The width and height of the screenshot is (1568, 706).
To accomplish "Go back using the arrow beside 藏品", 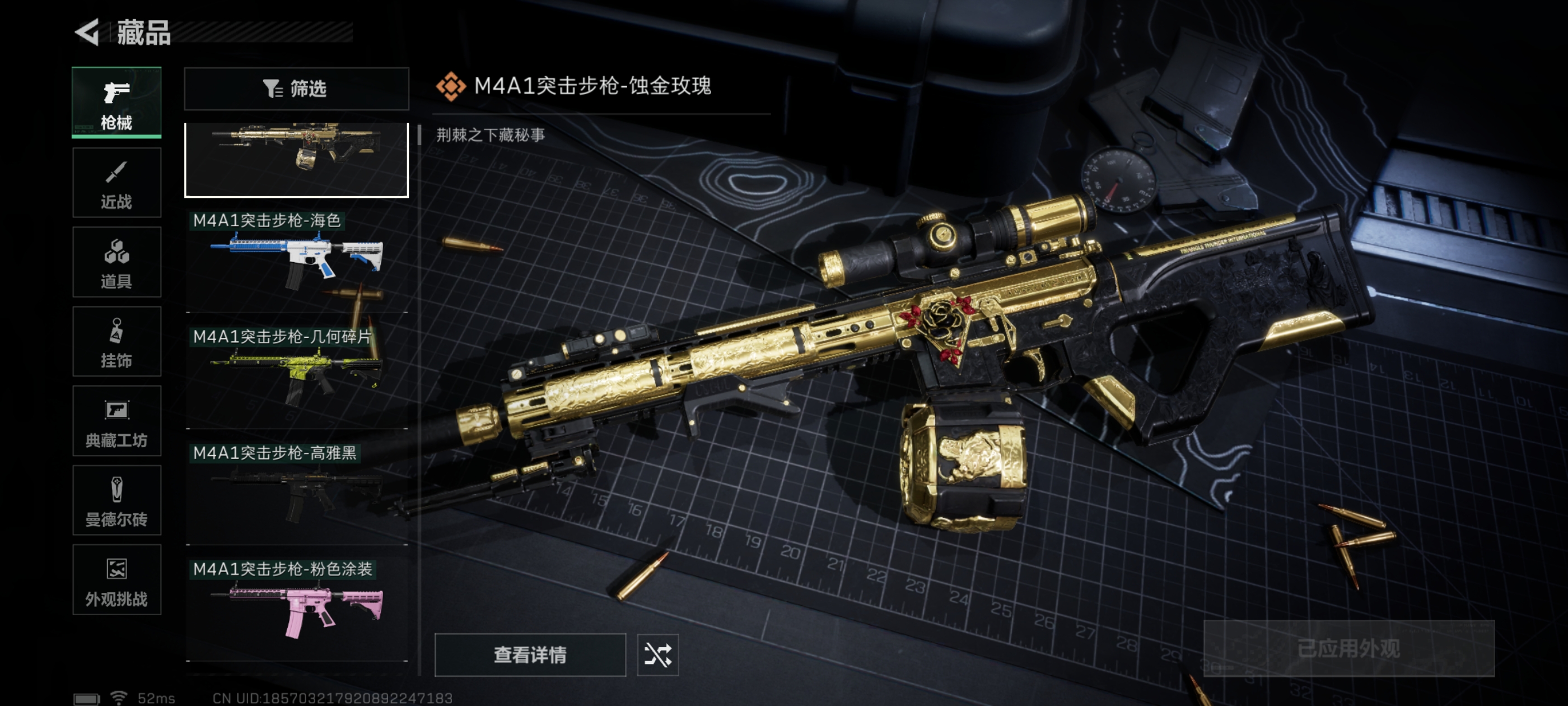I will [87, 32].
